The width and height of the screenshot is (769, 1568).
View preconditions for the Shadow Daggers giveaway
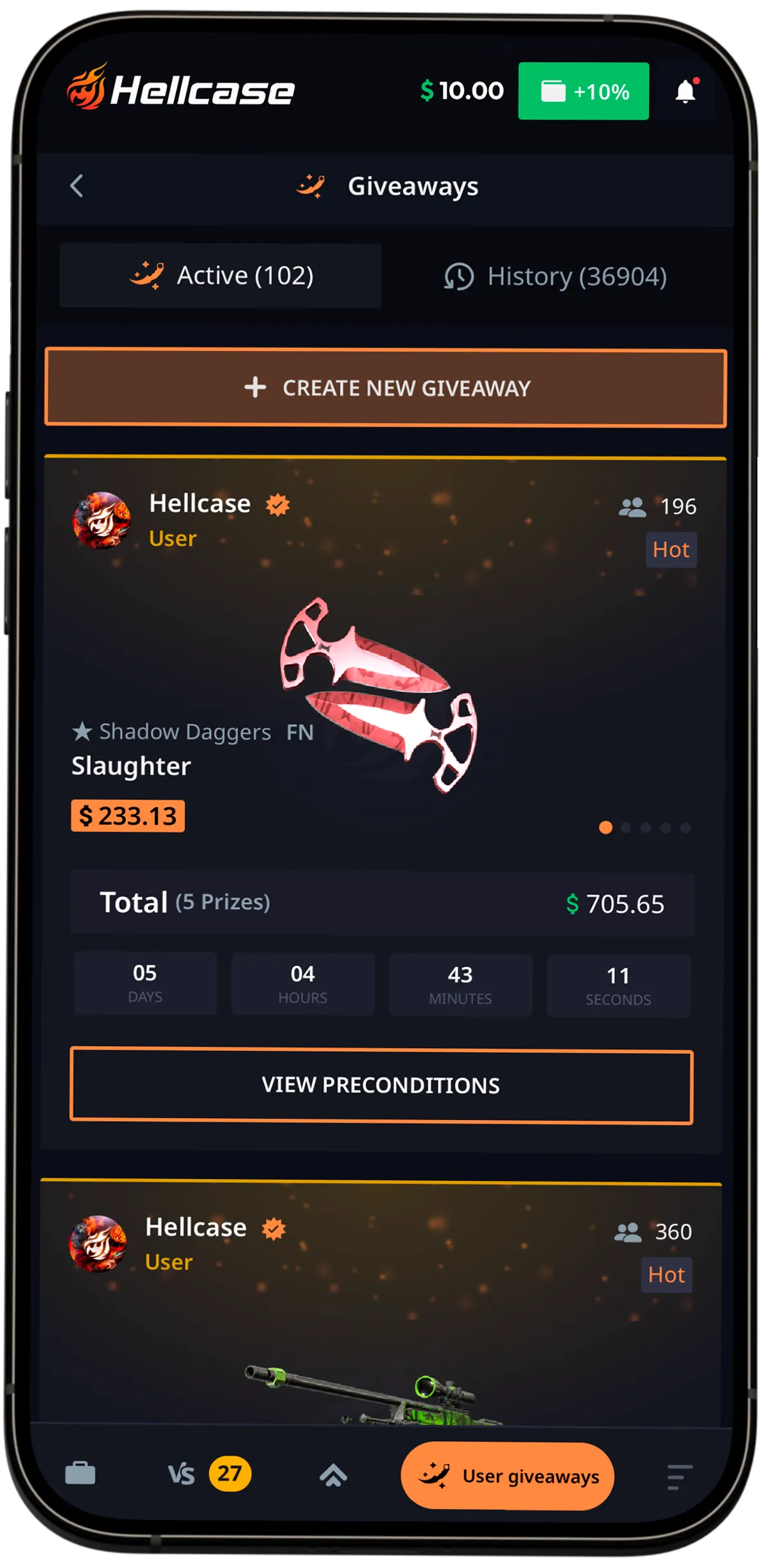381,1085
